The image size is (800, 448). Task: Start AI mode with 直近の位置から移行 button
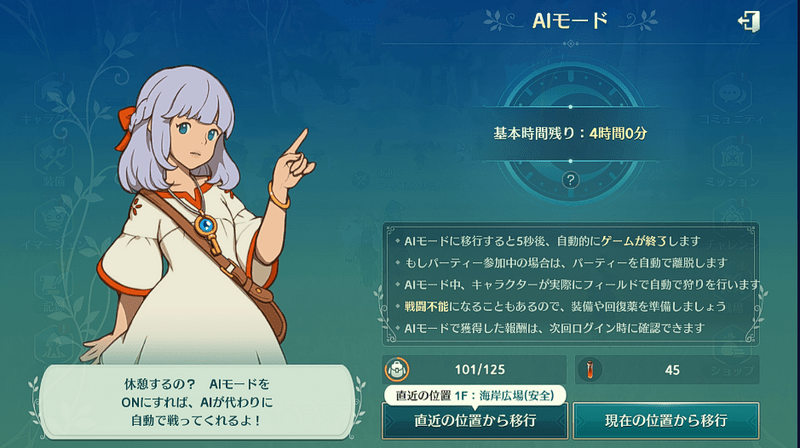click(x=474, y=420)
